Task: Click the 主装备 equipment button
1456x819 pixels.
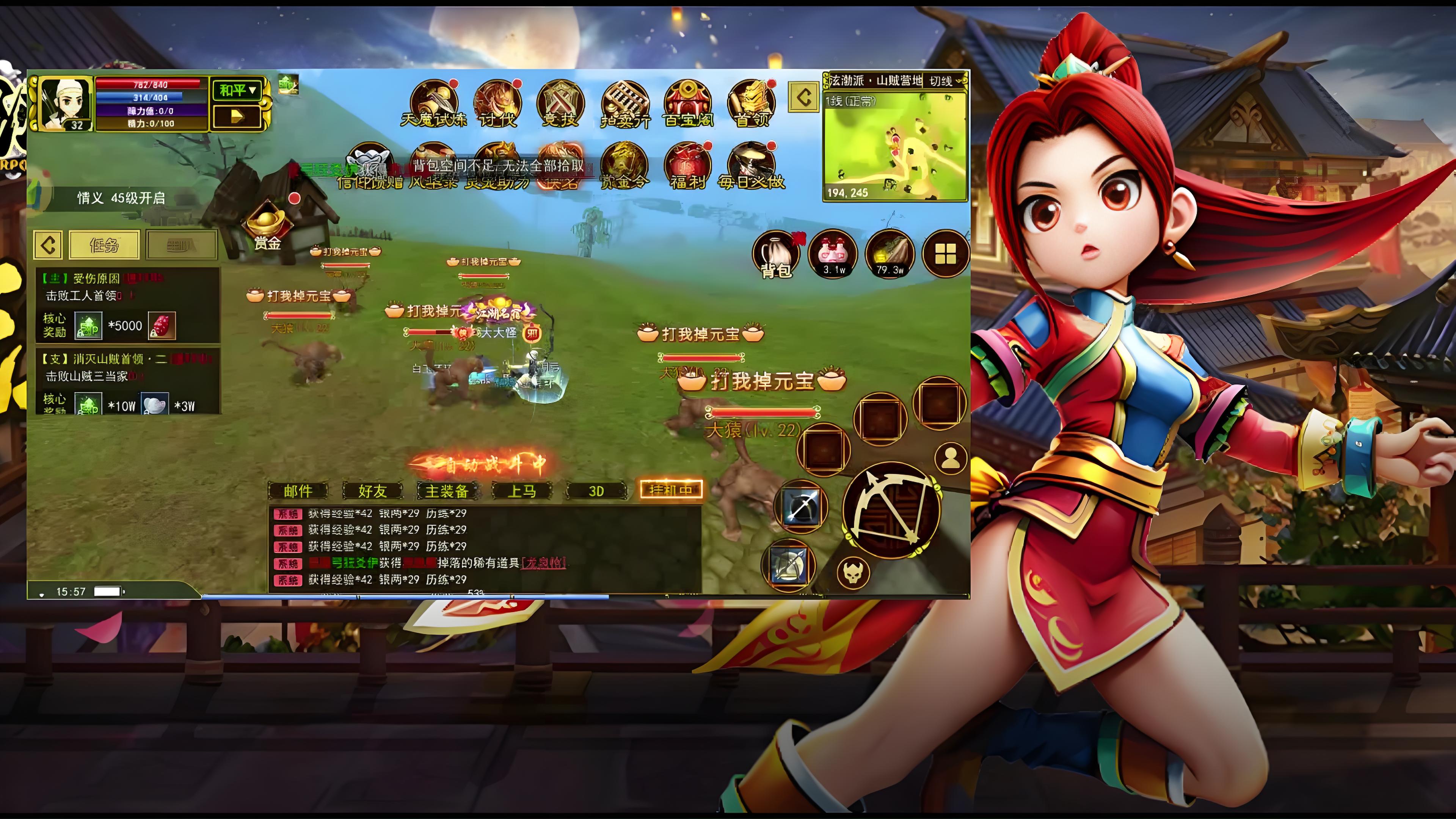Action: pos(447,491)
